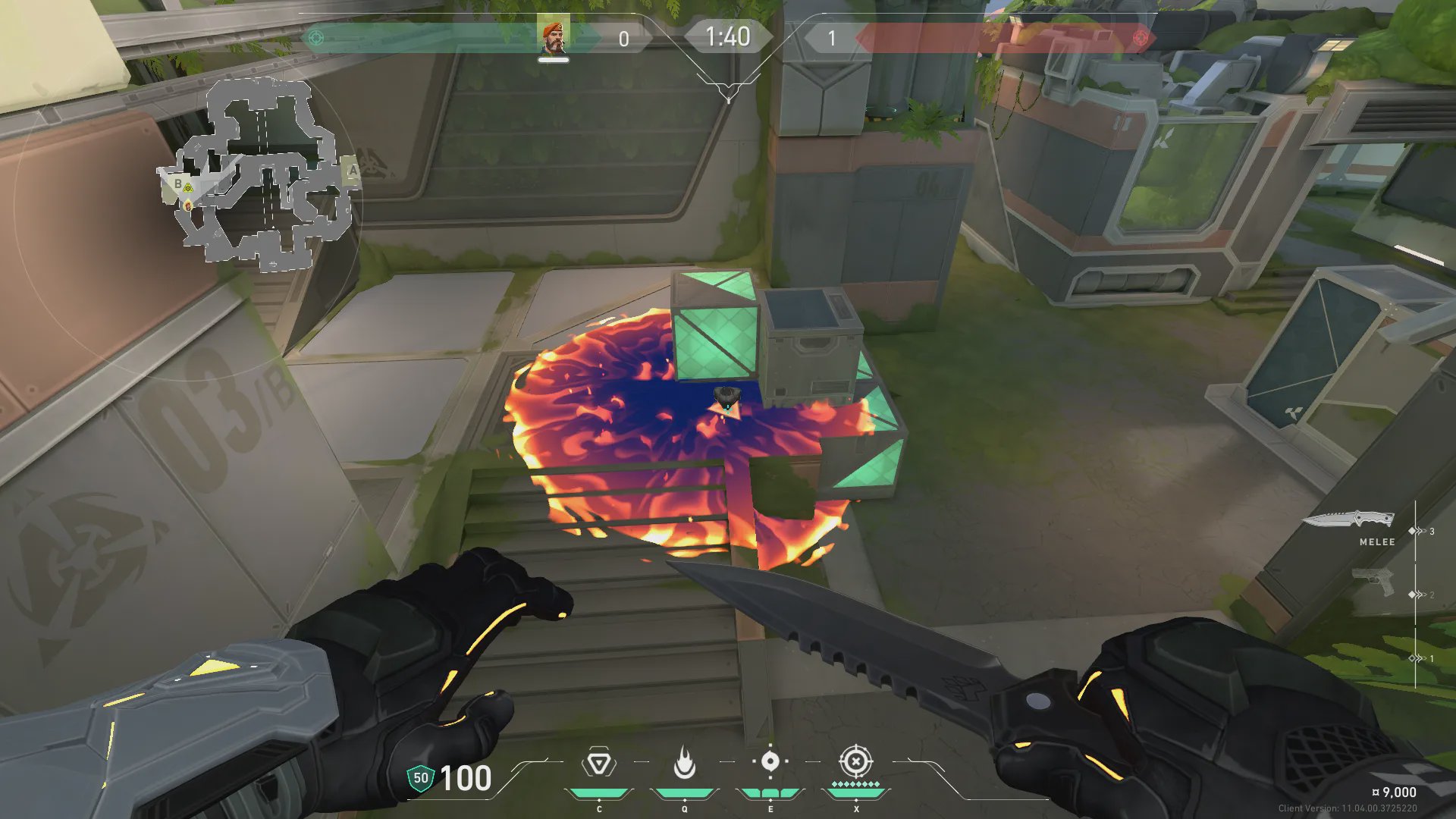Click Brimstone's player portrait in top bar
1456x819 pixels.
click(x=553, y=37)
